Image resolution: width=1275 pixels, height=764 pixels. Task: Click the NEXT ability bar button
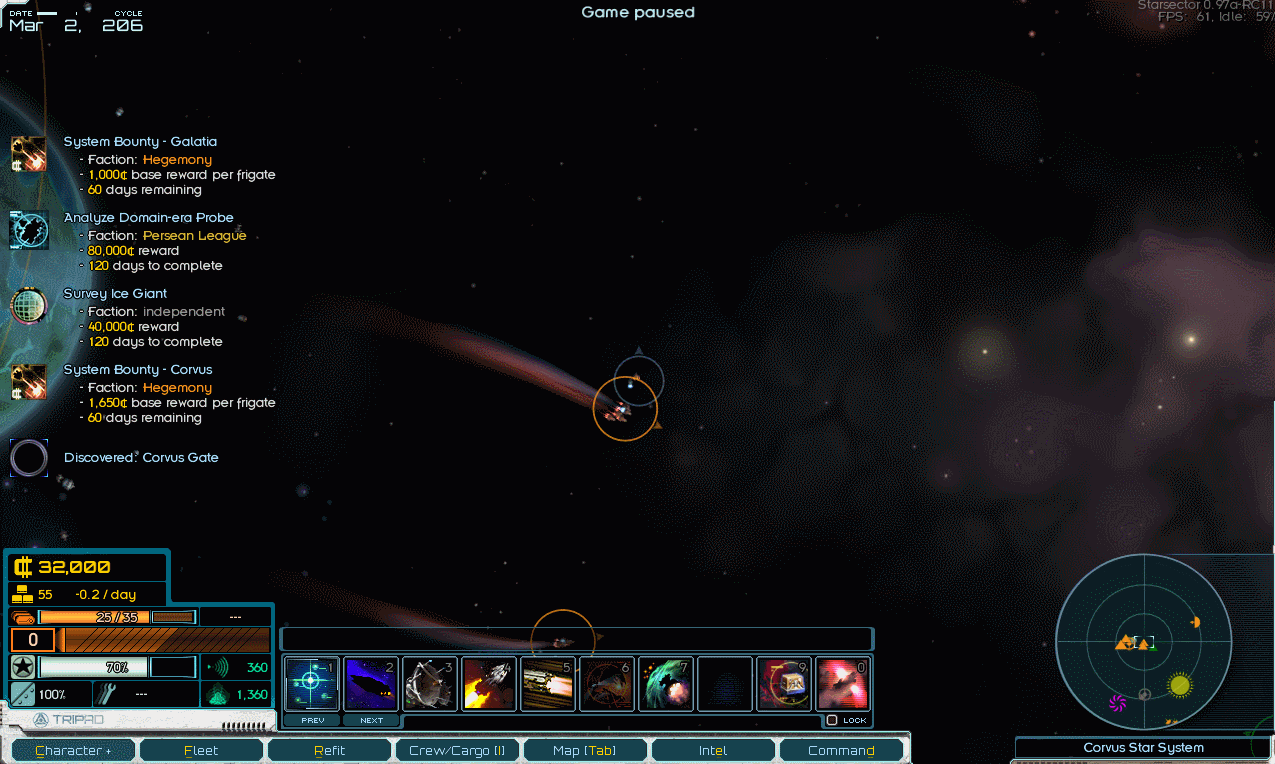coord(371,720)
